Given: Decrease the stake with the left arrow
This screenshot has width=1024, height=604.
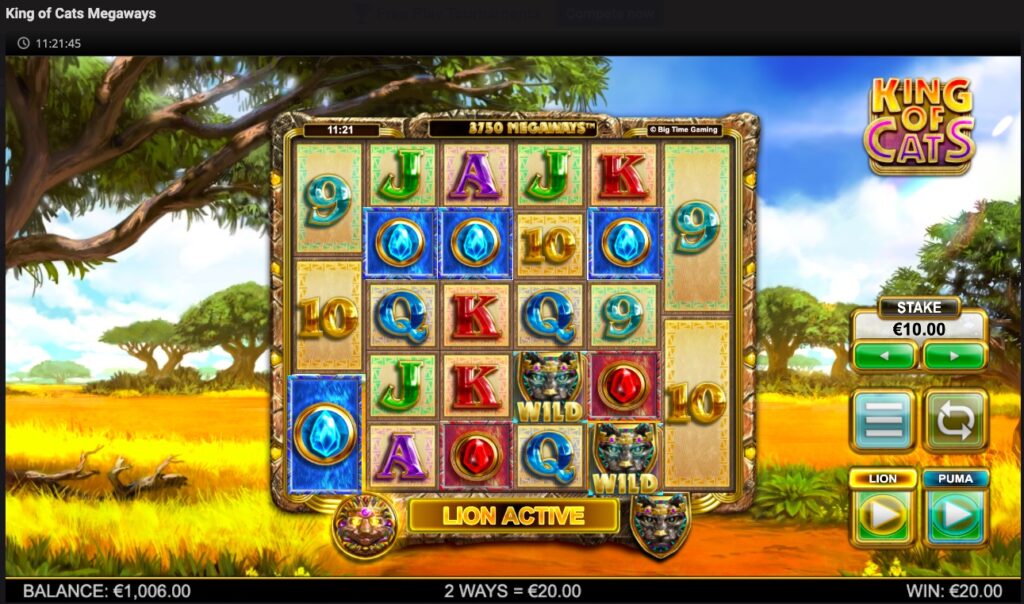Looking at the screenshot, I should click(x=884, y=355).
